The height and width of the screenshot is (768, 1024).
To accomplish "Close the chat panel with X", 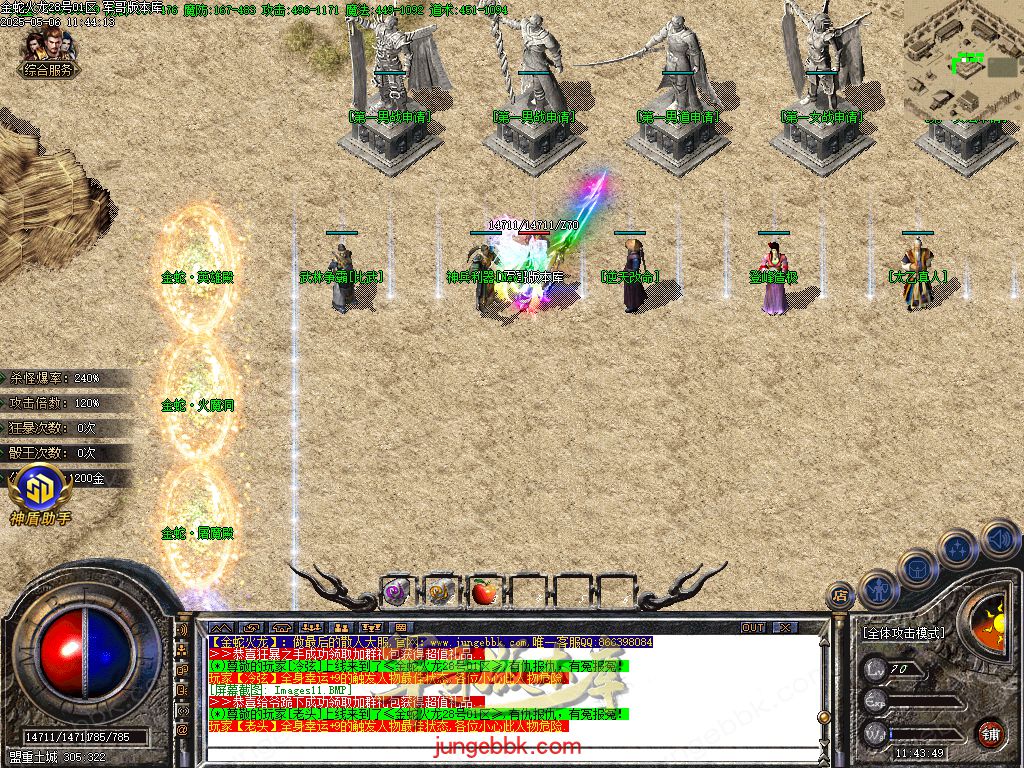I will pyautogui.click(x=785, y=628).
